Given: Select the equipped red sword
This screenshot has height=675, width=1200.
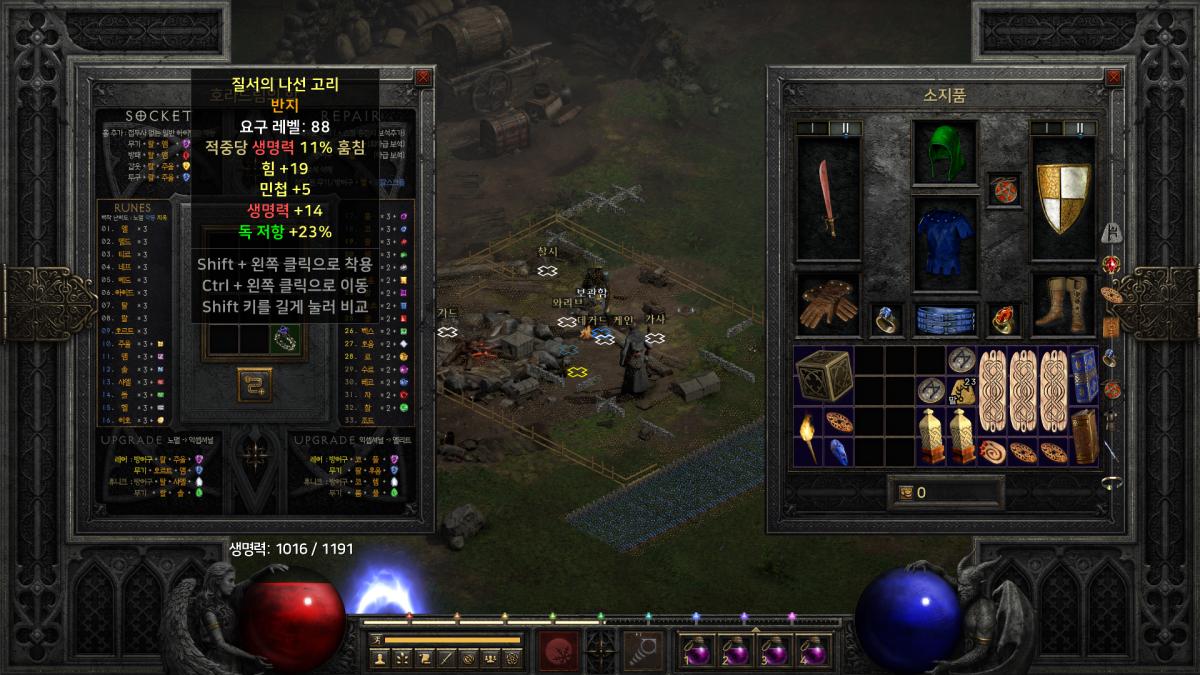Looking at the screenshot, I should [828, 197].
